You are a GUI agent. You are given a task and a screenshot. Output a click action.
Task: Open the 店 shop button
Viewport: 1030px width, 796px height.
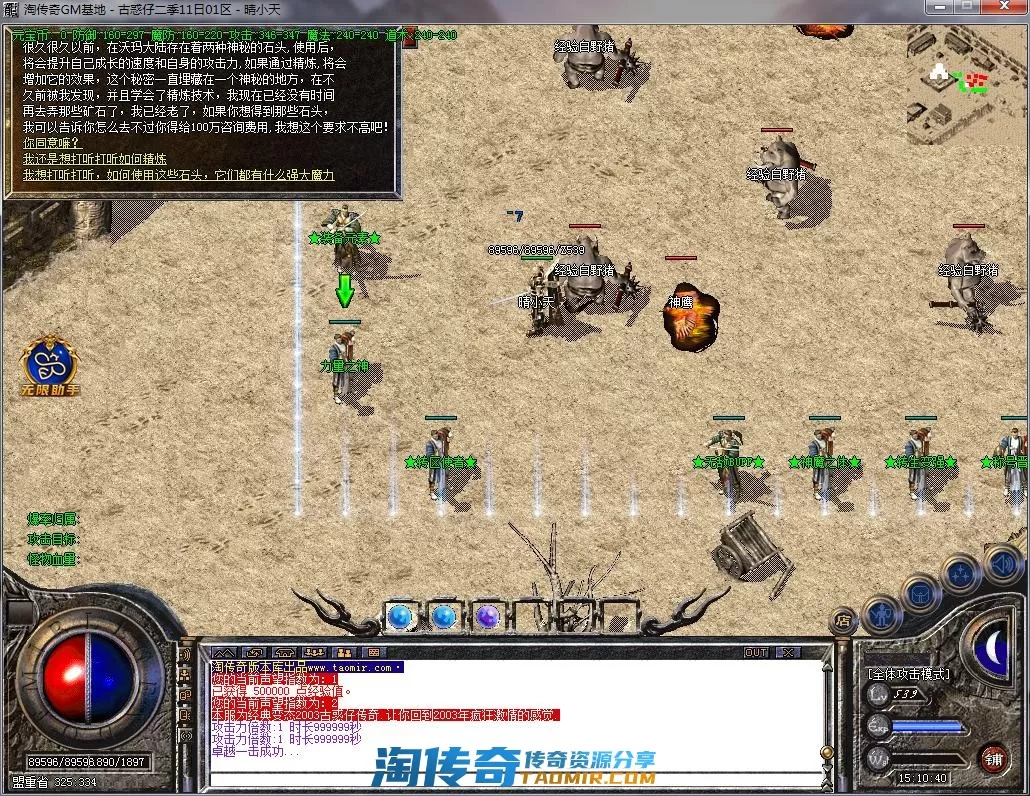click(x=844, y=621)
